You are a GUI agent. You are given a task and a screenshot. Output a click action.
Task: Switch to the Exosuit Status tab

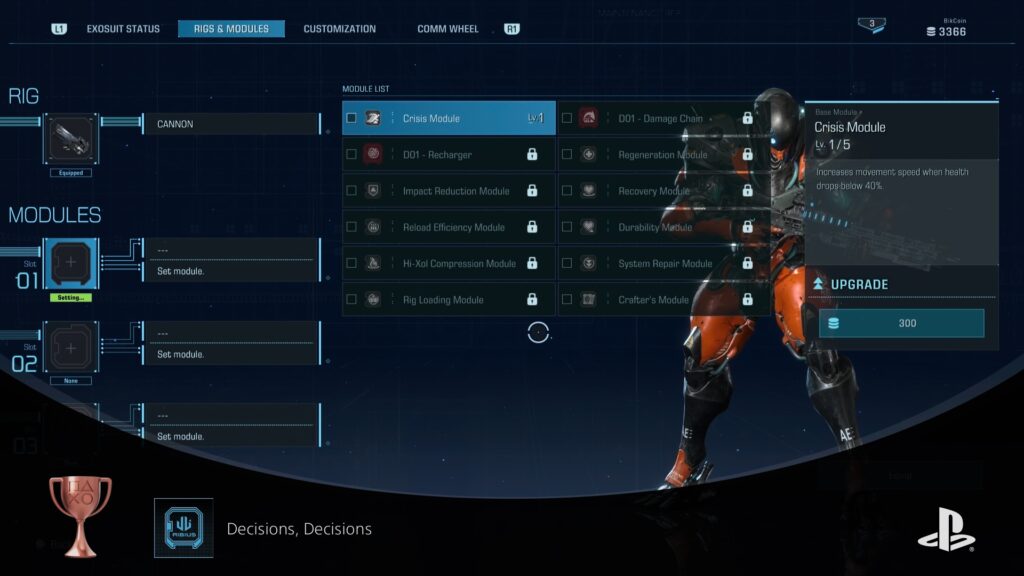click(123, 29)
